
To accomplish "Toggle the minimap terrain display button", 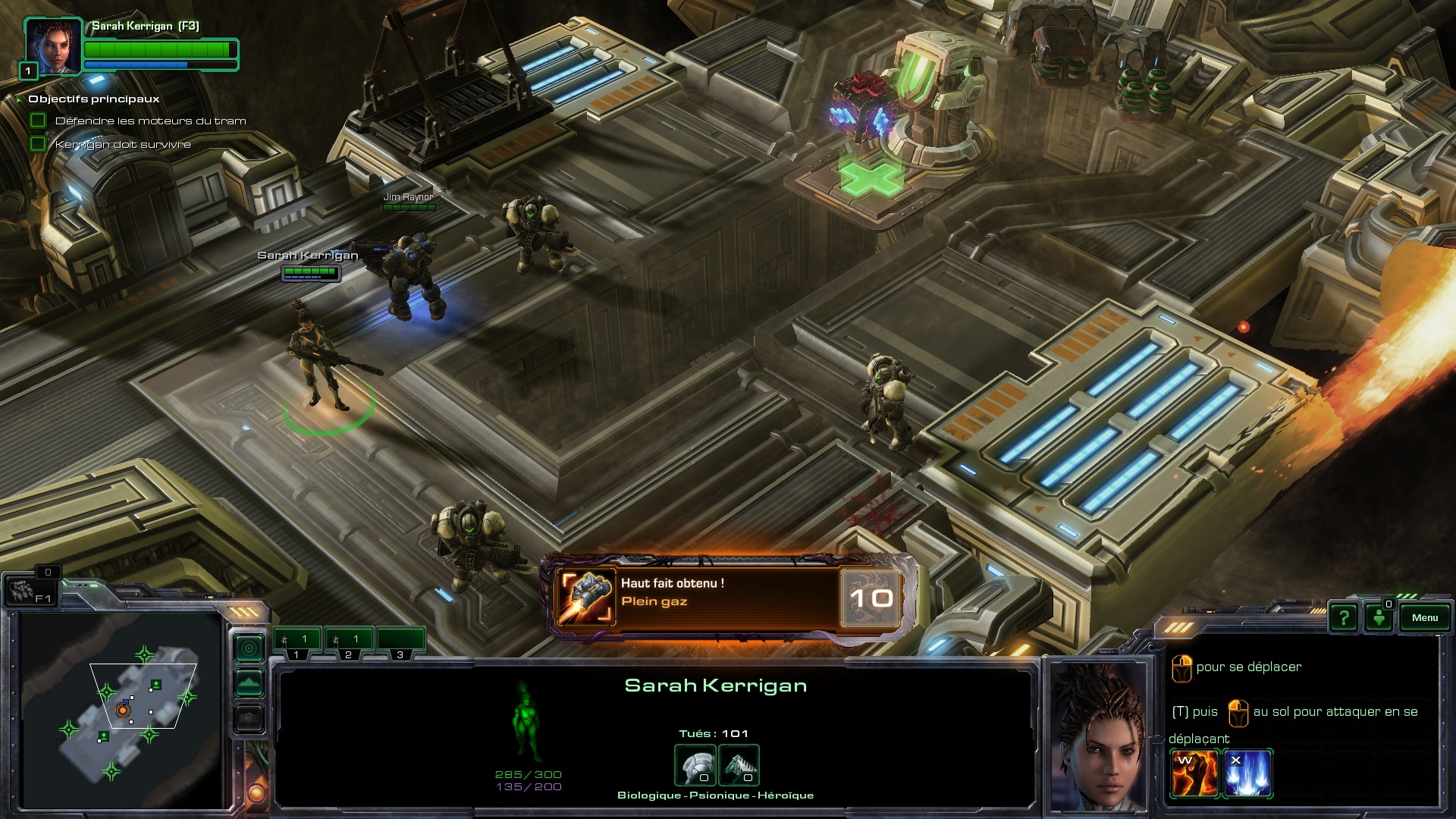I will click(x=249, y=683).
